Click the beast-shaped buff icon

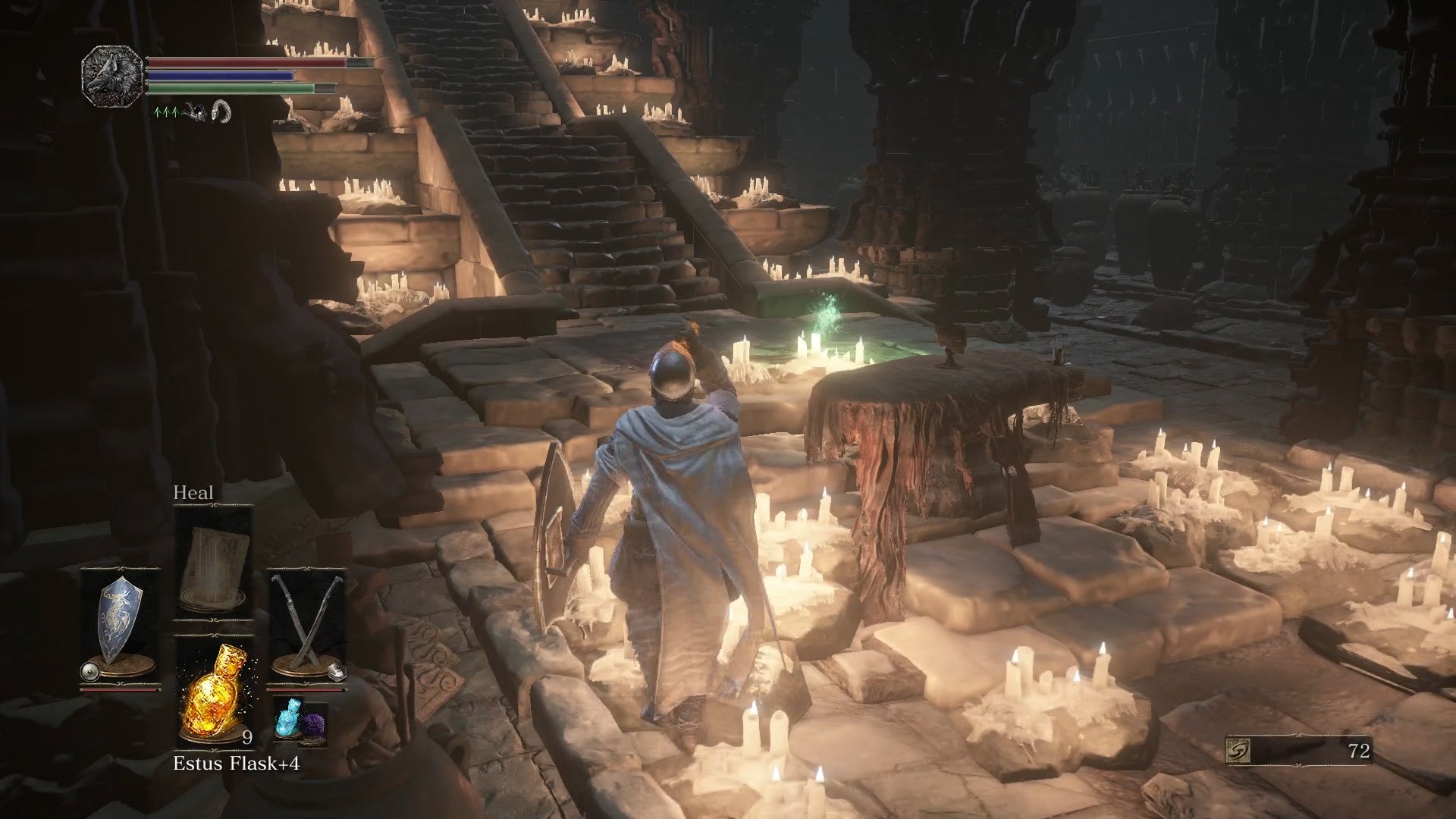tap(195, 114)
